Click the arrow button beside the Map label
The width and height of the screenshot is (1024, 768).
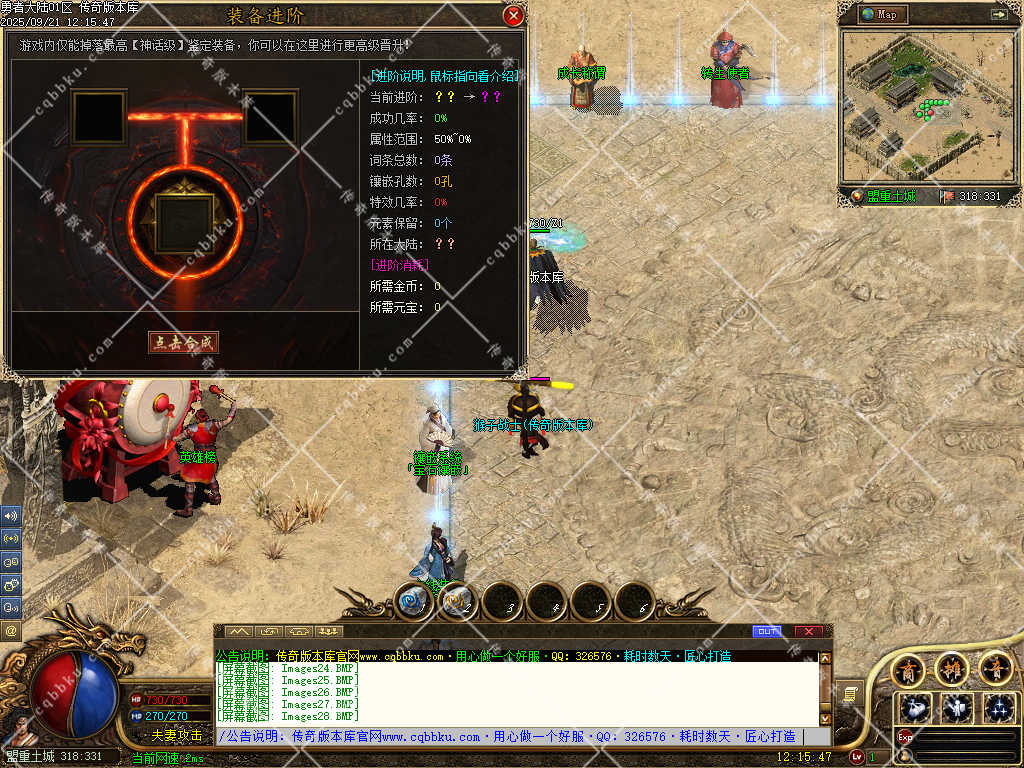point(998,14)
